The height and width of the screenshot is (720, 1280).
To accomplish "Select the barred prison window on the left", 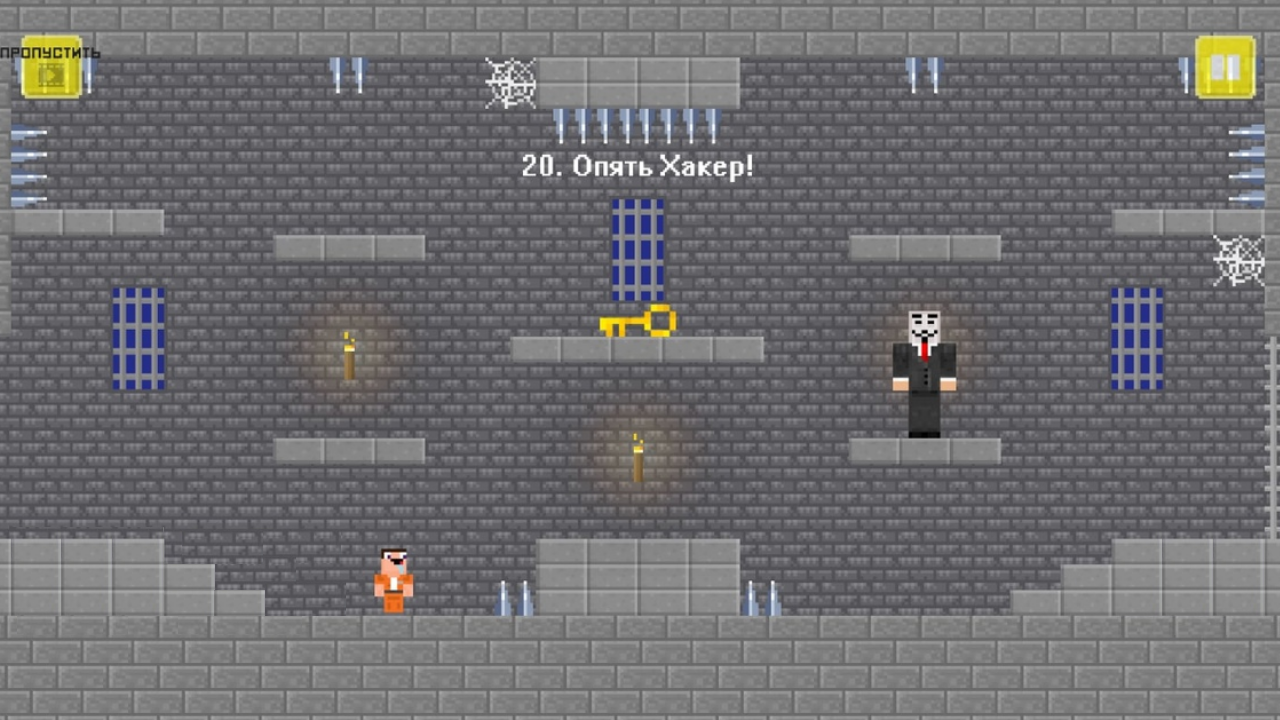I will click(136, 338).
